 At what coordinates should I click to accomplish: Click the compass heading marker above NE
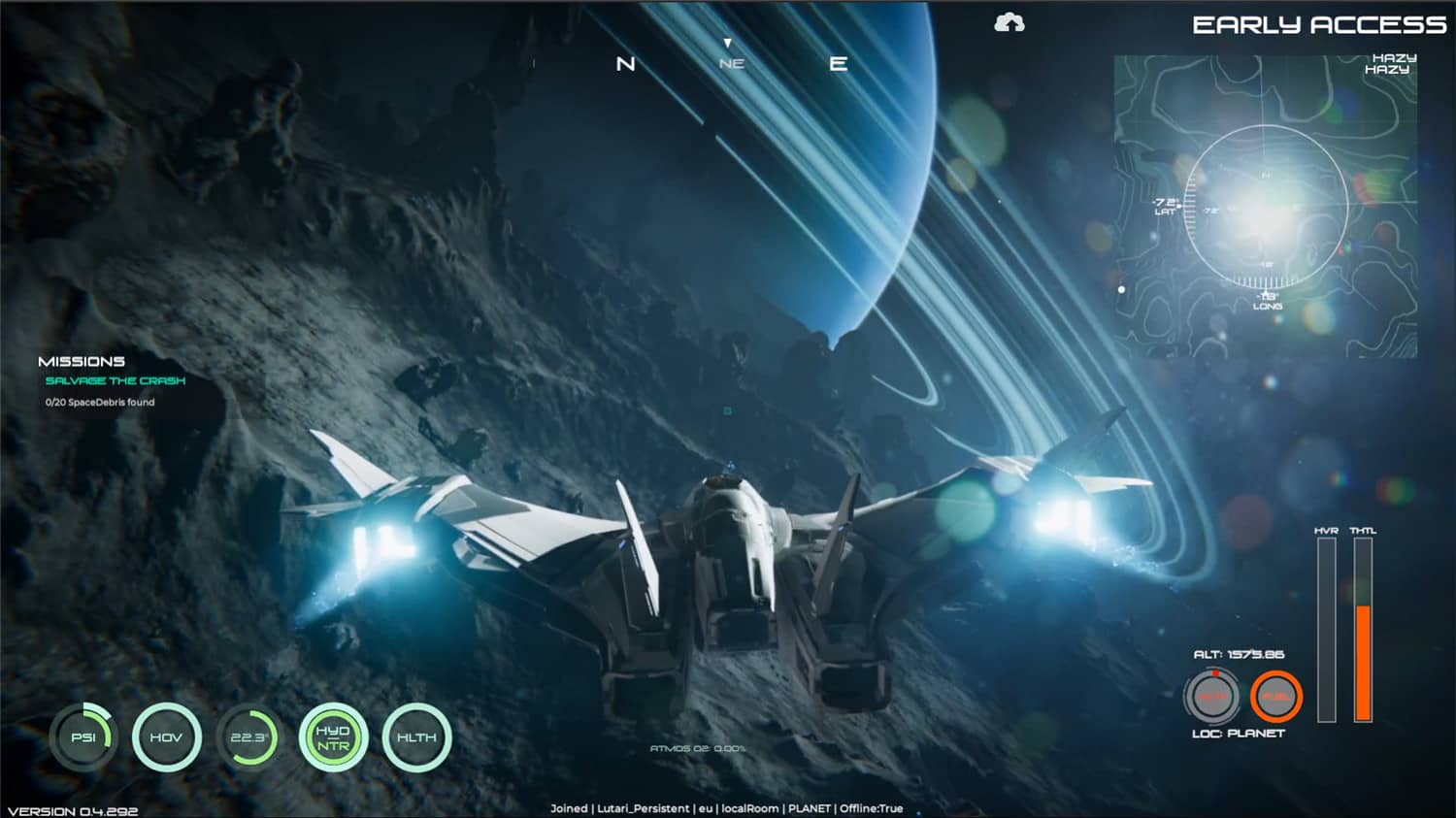click(x=726, y=42)
